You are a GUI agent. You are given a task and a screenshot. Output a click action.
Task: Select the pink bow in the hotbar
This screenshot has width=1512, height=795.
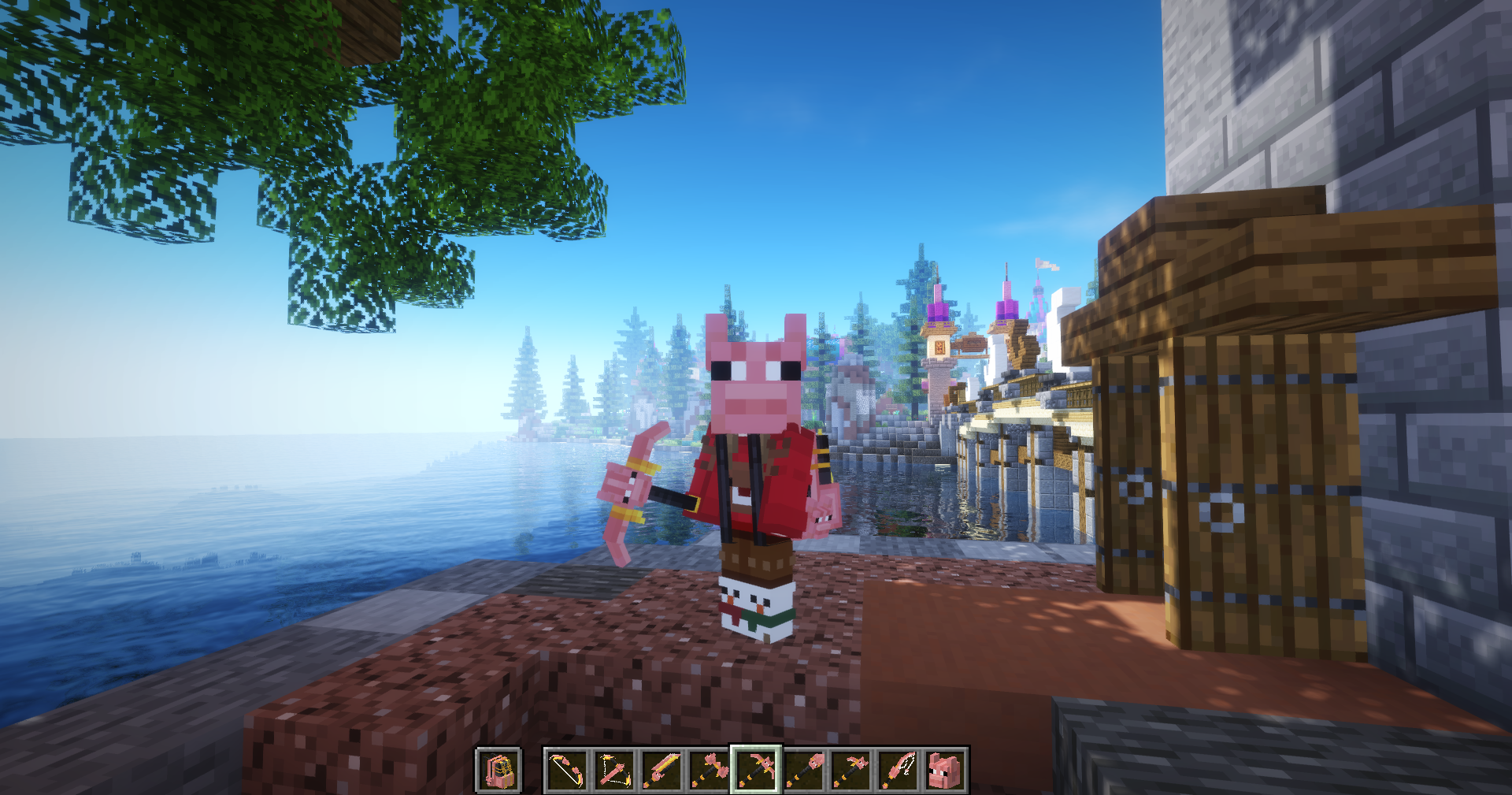(565, 772)
